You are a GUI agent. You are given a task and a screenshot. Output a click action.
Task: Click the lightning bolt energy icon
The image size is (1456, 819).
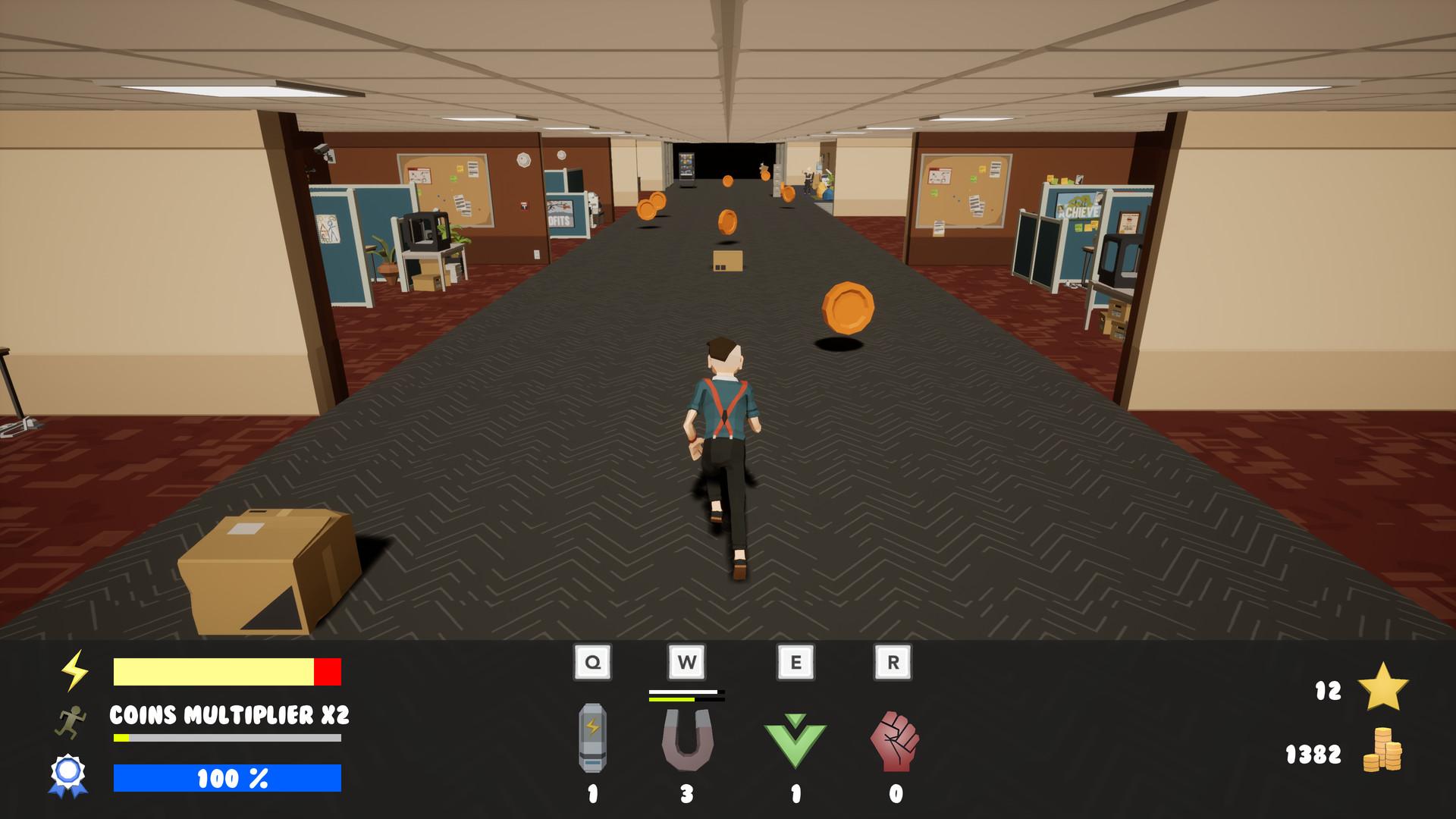click(x=74, y=669)
